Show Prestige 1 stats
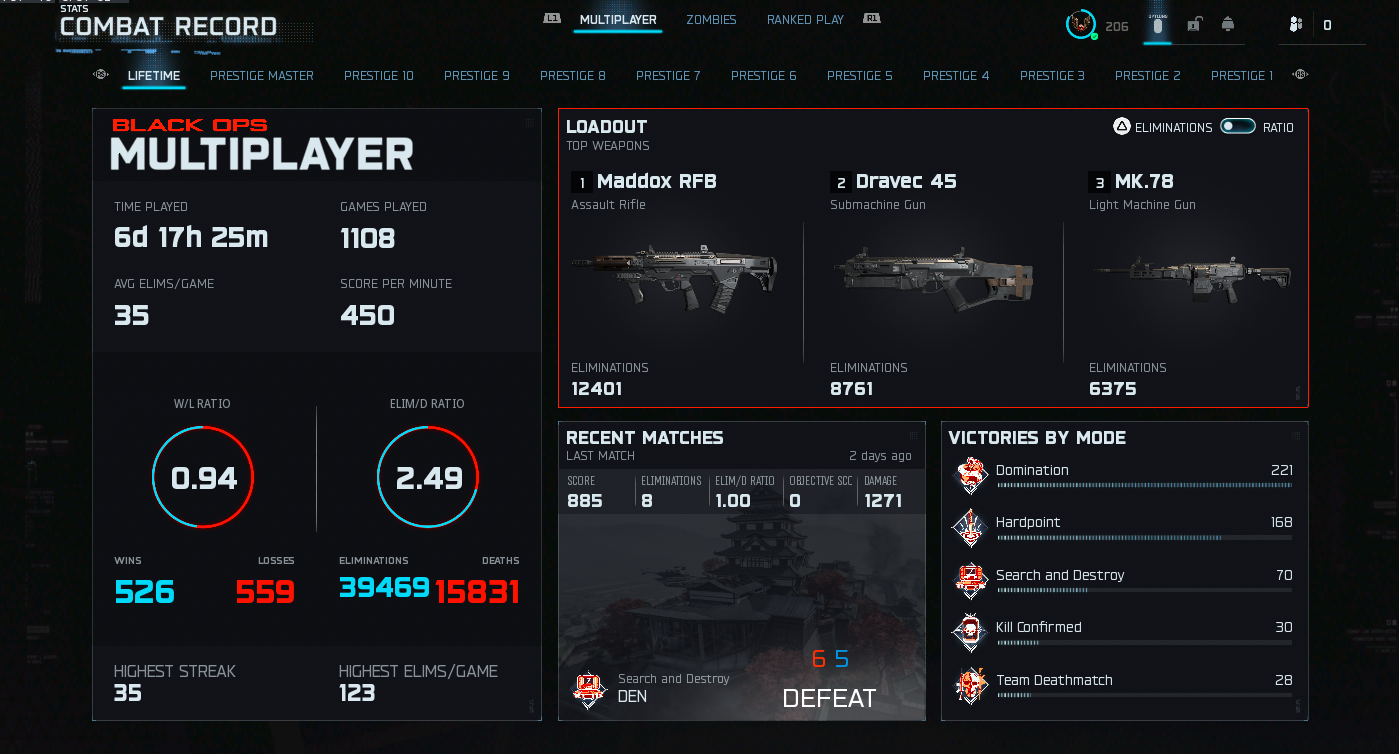The height and width of the screenshot is (754, 1399). coord(1242,75)
